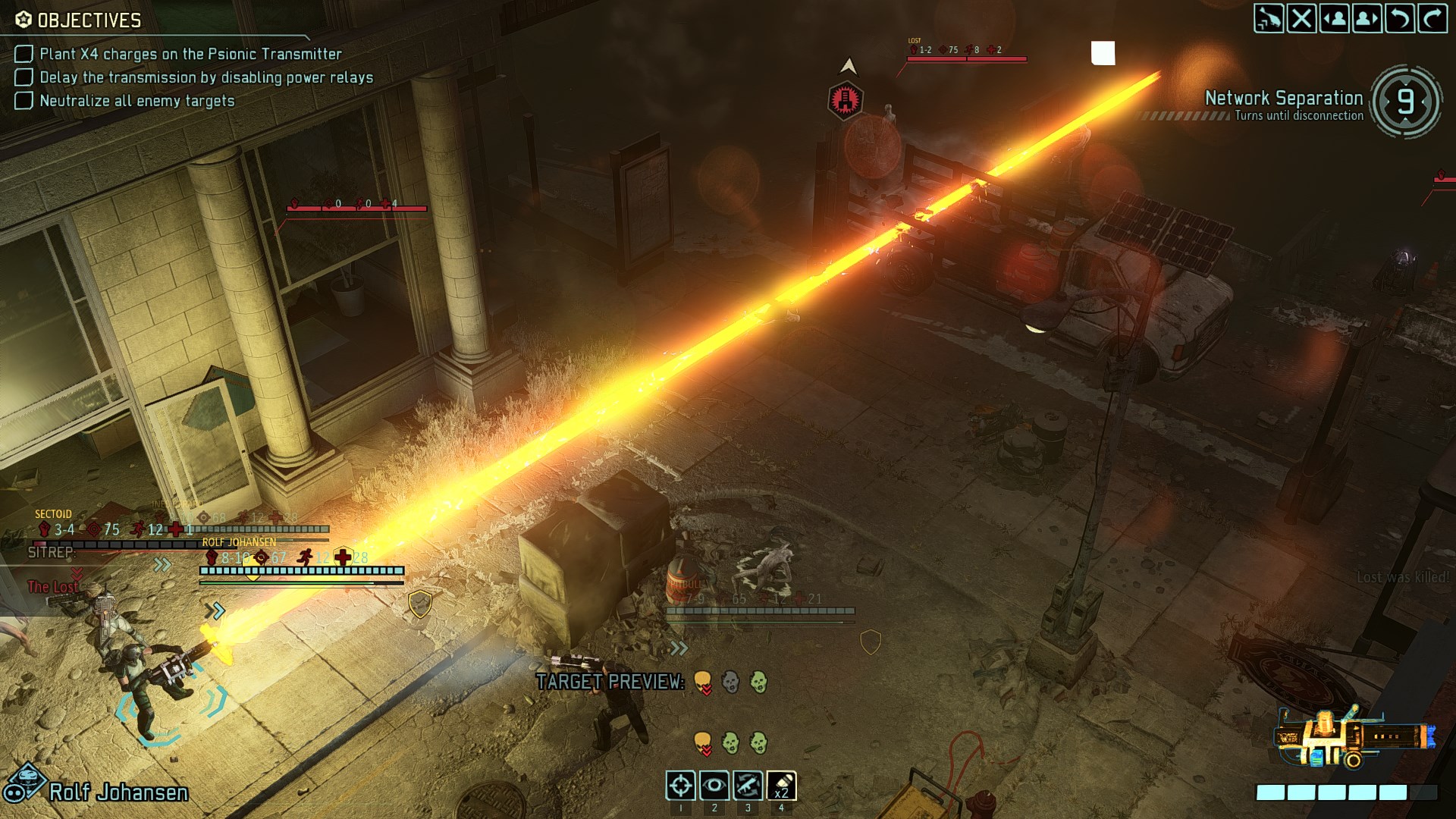Viewport: 1456px width, 819px height.
Task: Select the grey head in Target Preview
Action: (730, 682)
